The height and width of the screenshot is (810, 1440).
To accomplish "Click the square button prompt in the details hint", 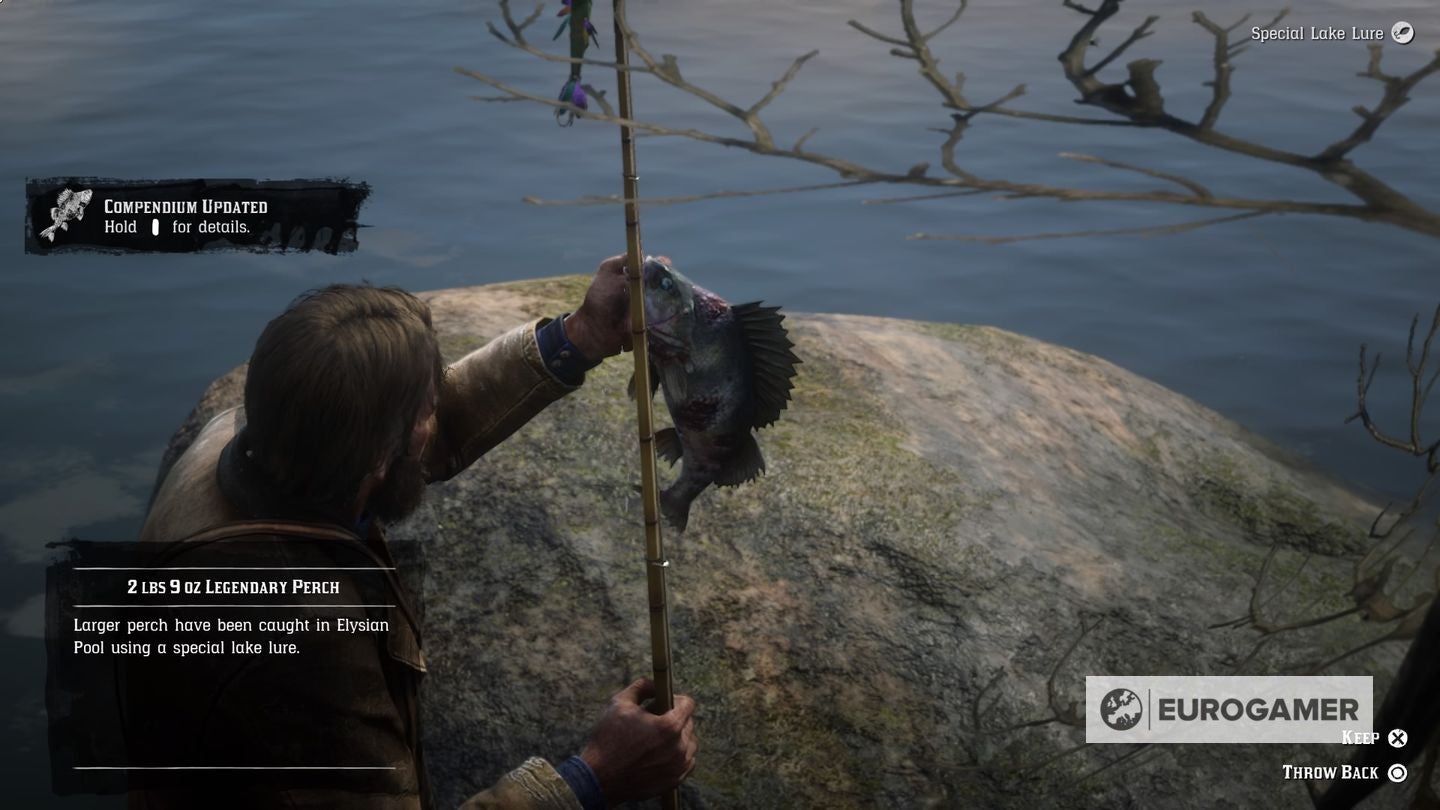I will 155,227.
